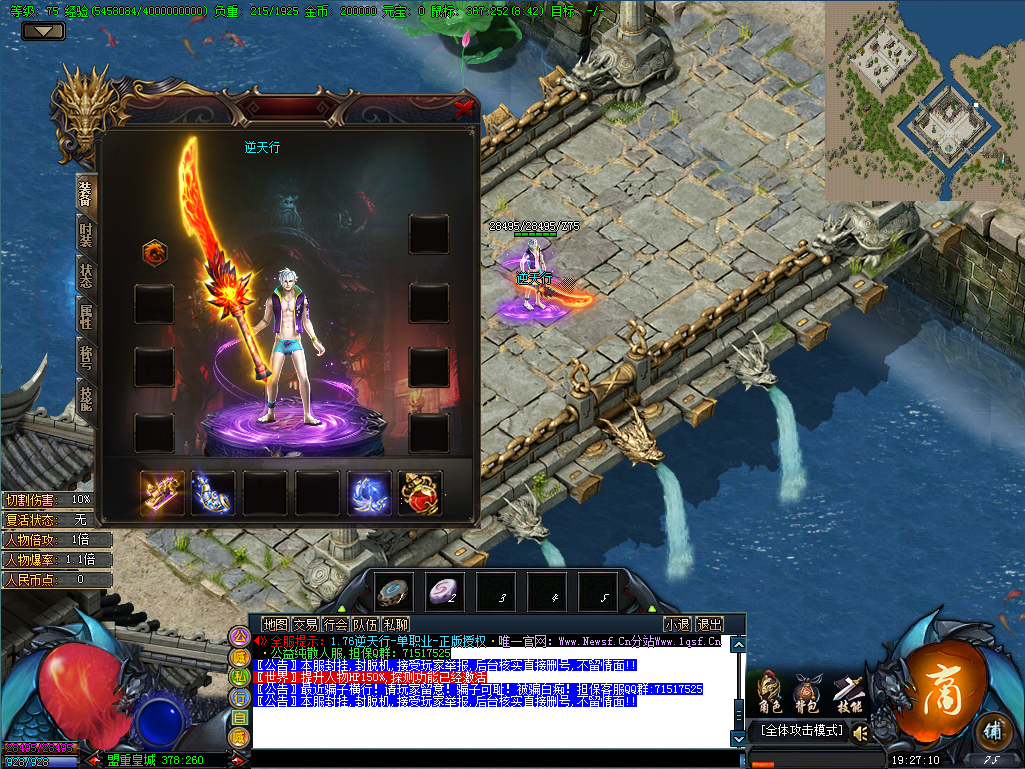Close the character equipment panel
Viewport: 1025px width, 769px height.
463,108
